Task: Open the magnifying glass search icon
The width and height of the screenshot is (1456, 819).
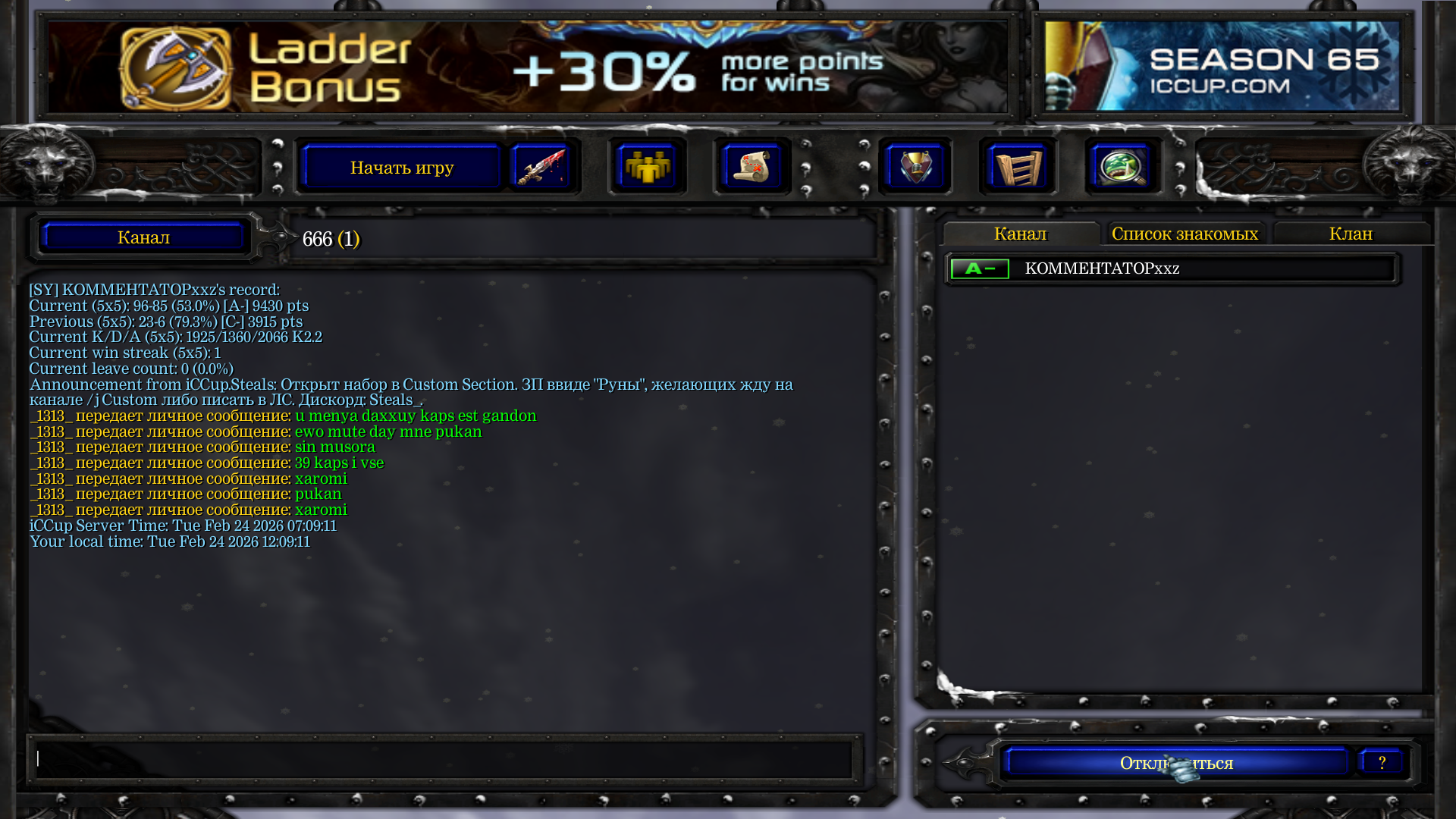Action: click(x=1122, y=167)
